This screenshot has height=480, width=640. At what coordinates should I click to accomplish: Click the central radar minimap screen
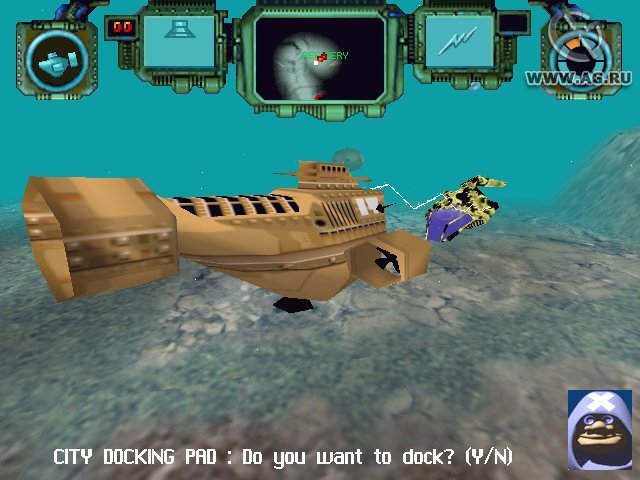(x=320, y=56)
